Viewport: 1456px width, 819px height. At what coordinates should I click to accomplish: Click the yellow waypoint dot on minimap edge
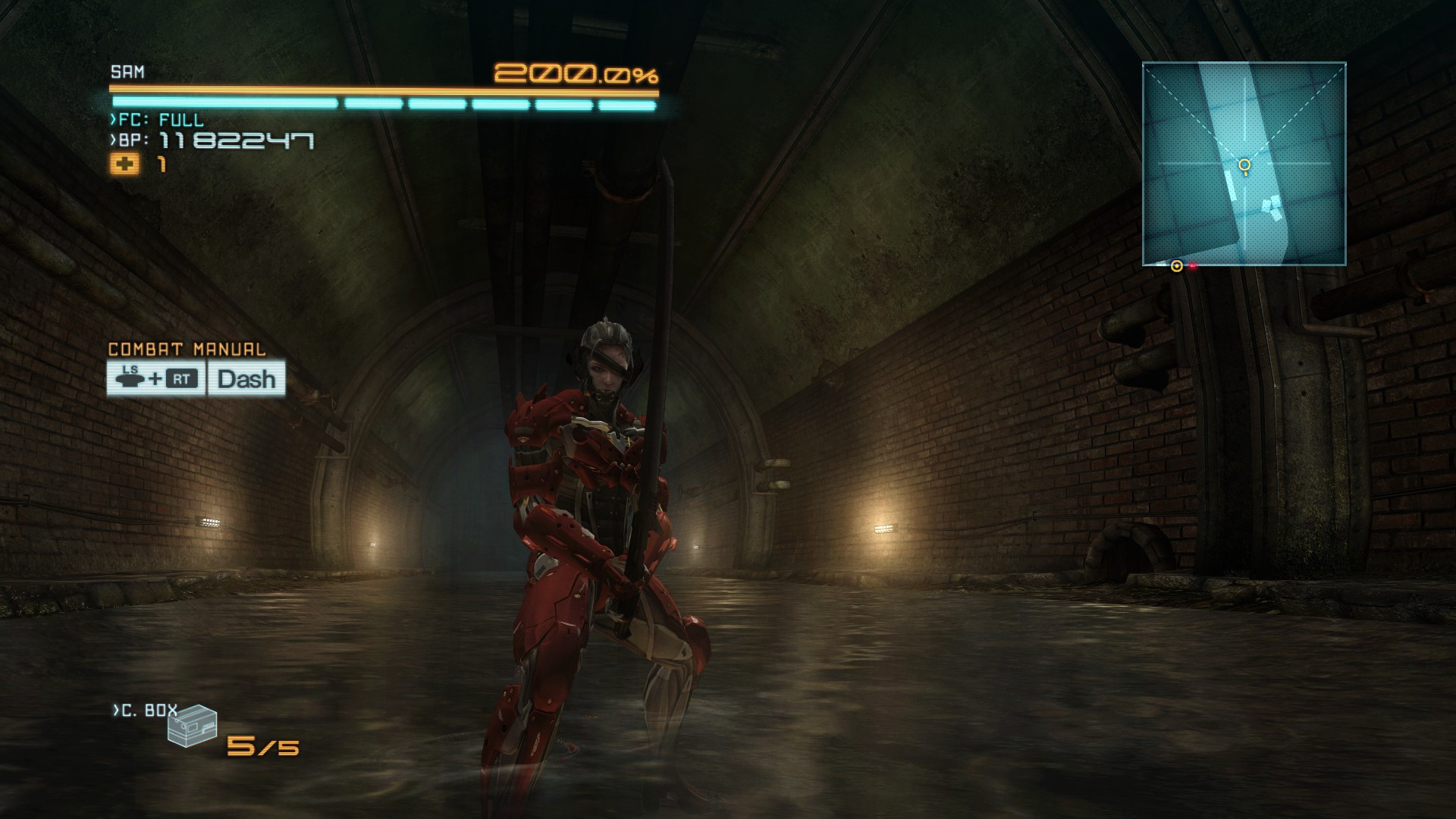pyautogui.click(x=1176, y=266)
